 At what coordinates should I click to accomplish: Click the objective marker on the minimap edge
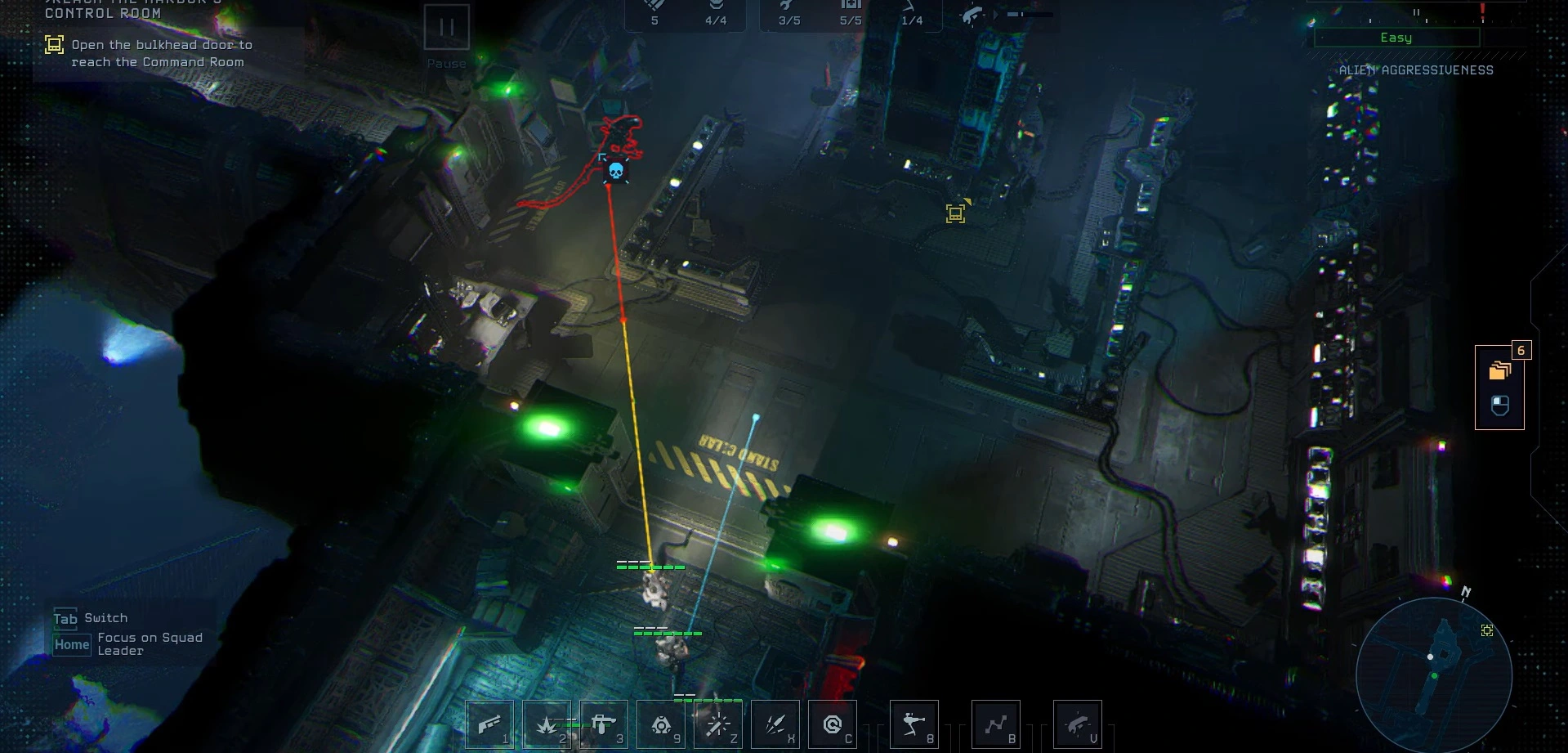point(1487,630)
